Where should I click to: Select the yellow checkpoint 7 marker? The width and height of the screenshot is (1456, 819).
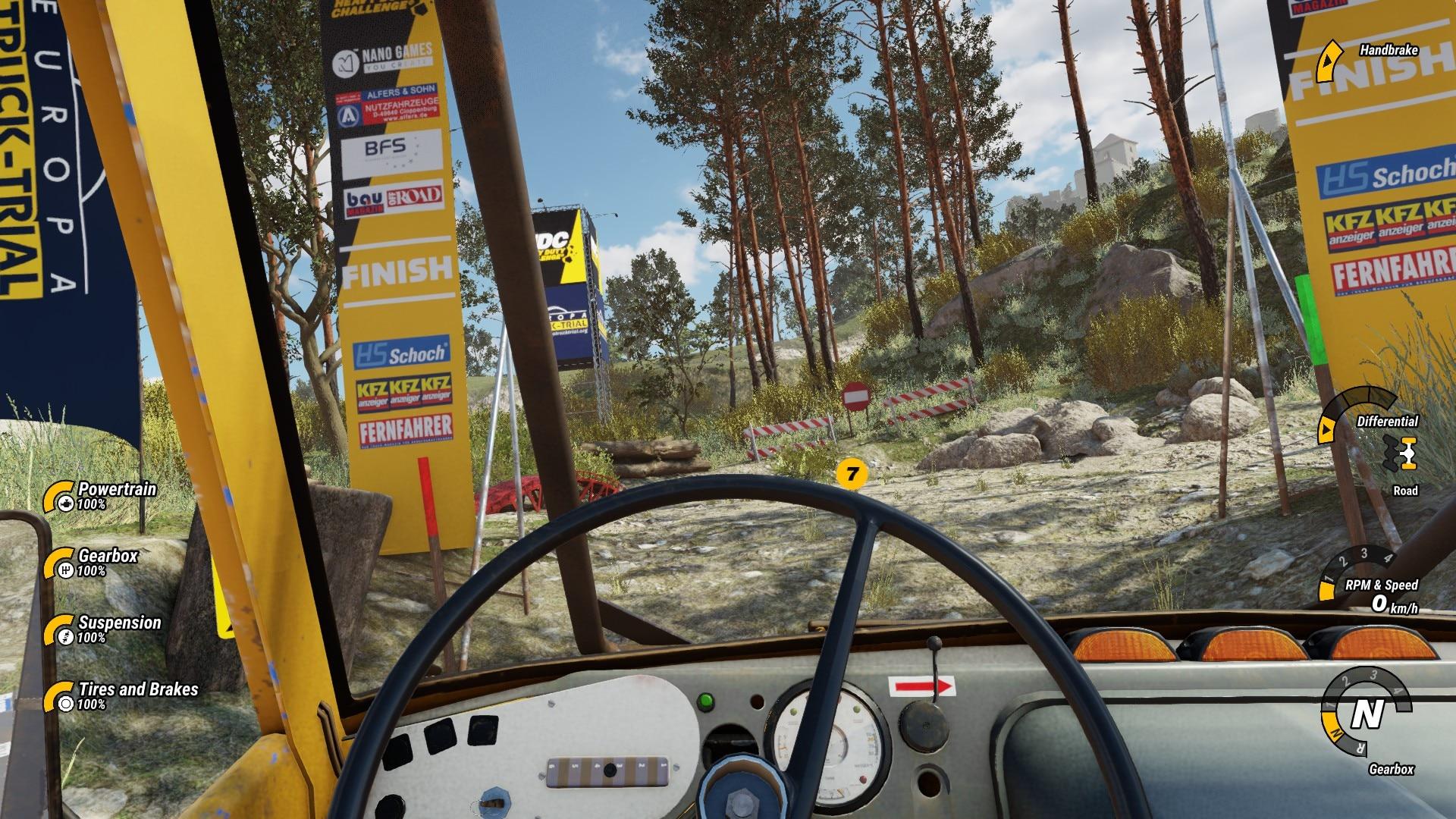pos(852,475)
